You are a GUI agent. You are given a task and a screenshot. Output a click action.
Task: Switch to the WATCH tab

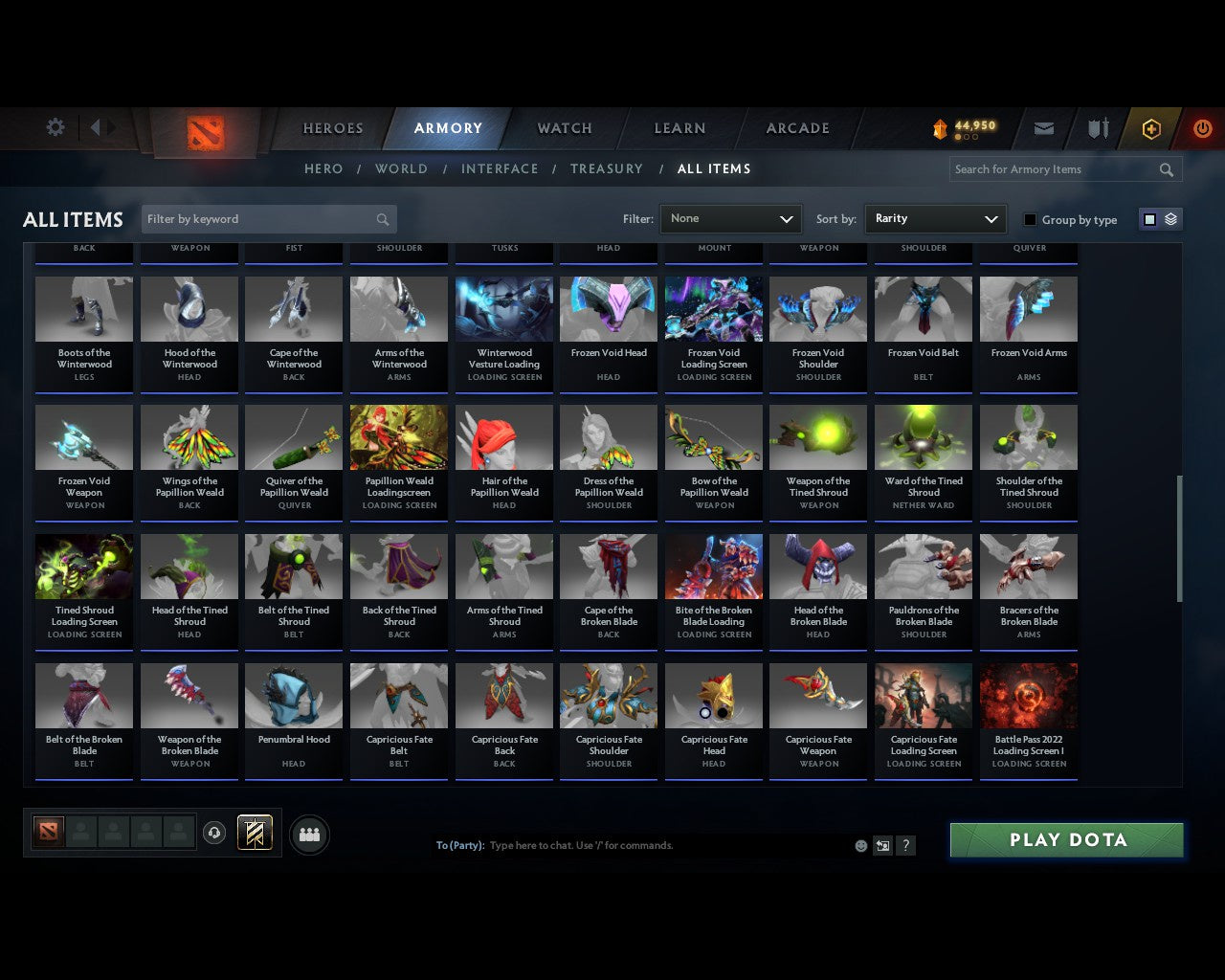[564, 128]
